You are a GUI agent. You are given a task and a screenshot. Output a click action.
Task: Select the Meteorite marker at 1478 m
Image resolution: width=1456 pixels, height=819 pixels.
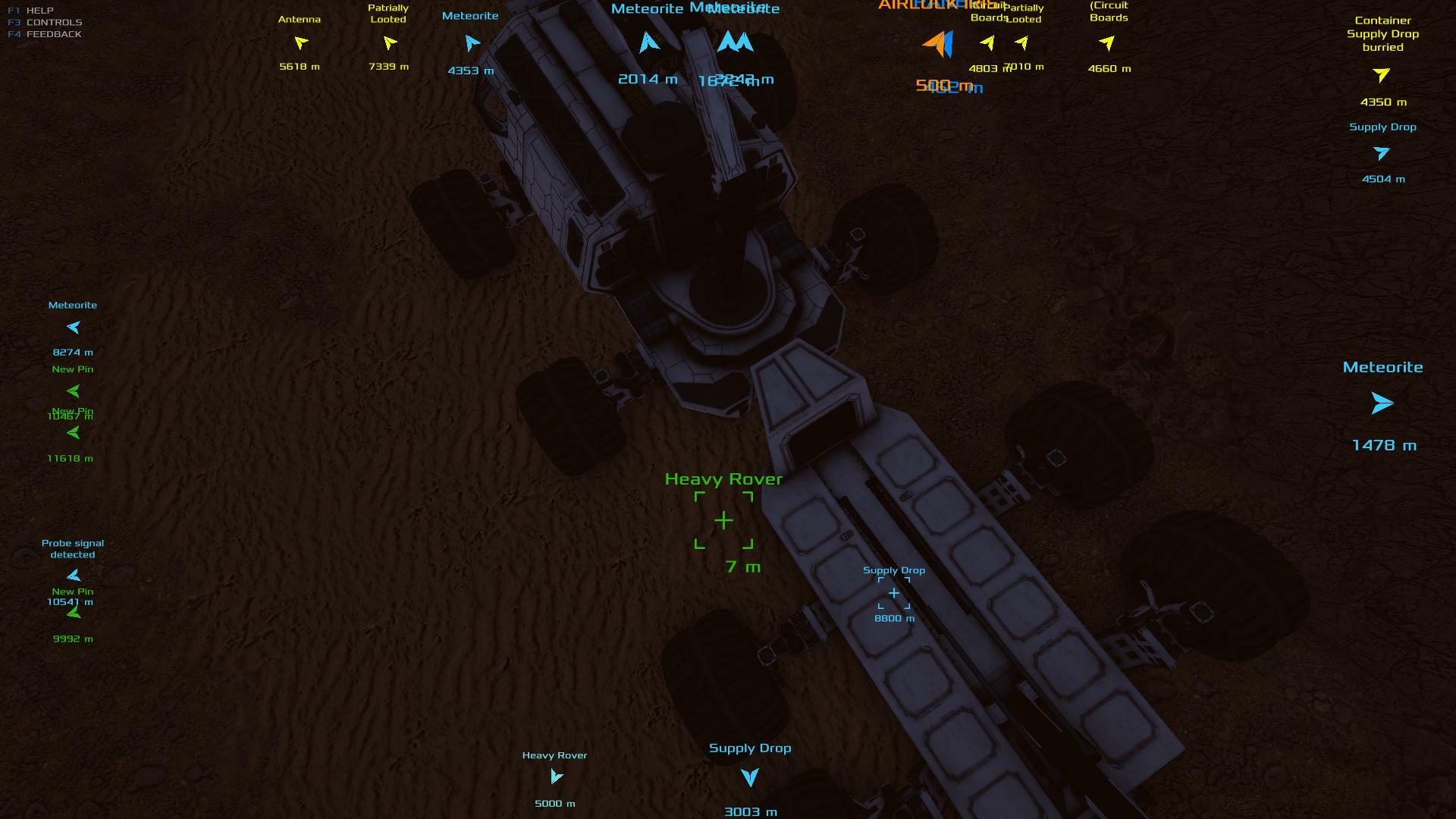pos(1382,403)
